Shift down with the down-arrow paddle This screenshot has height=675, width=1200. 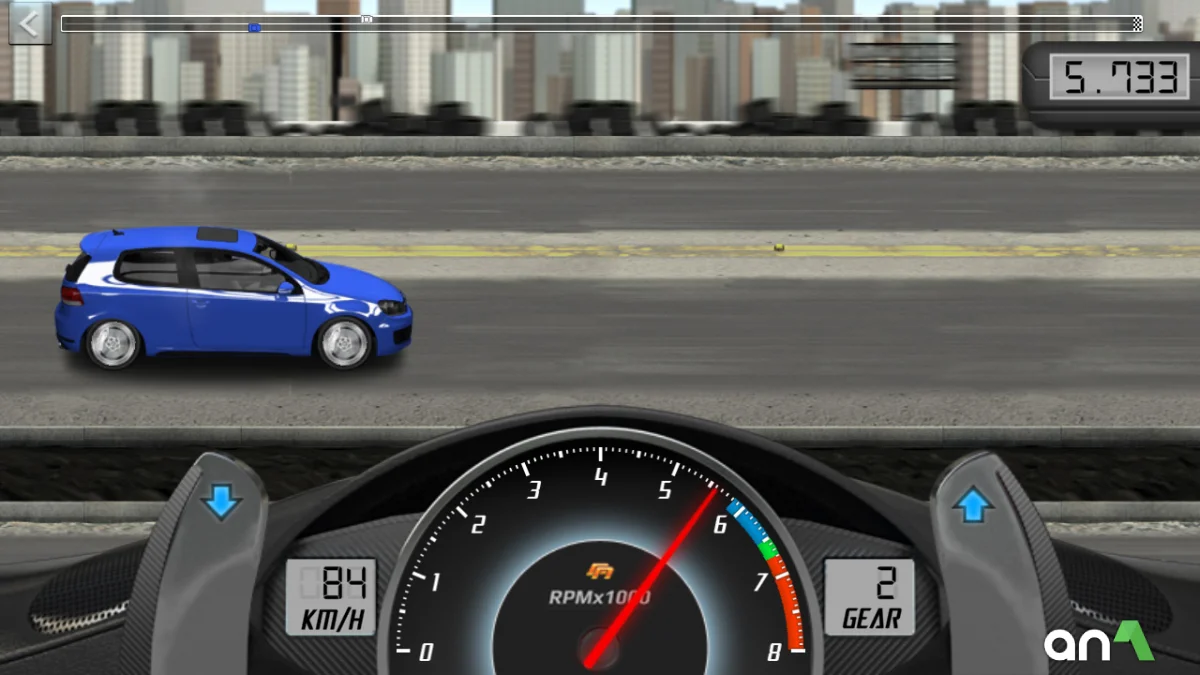[221, 502]
